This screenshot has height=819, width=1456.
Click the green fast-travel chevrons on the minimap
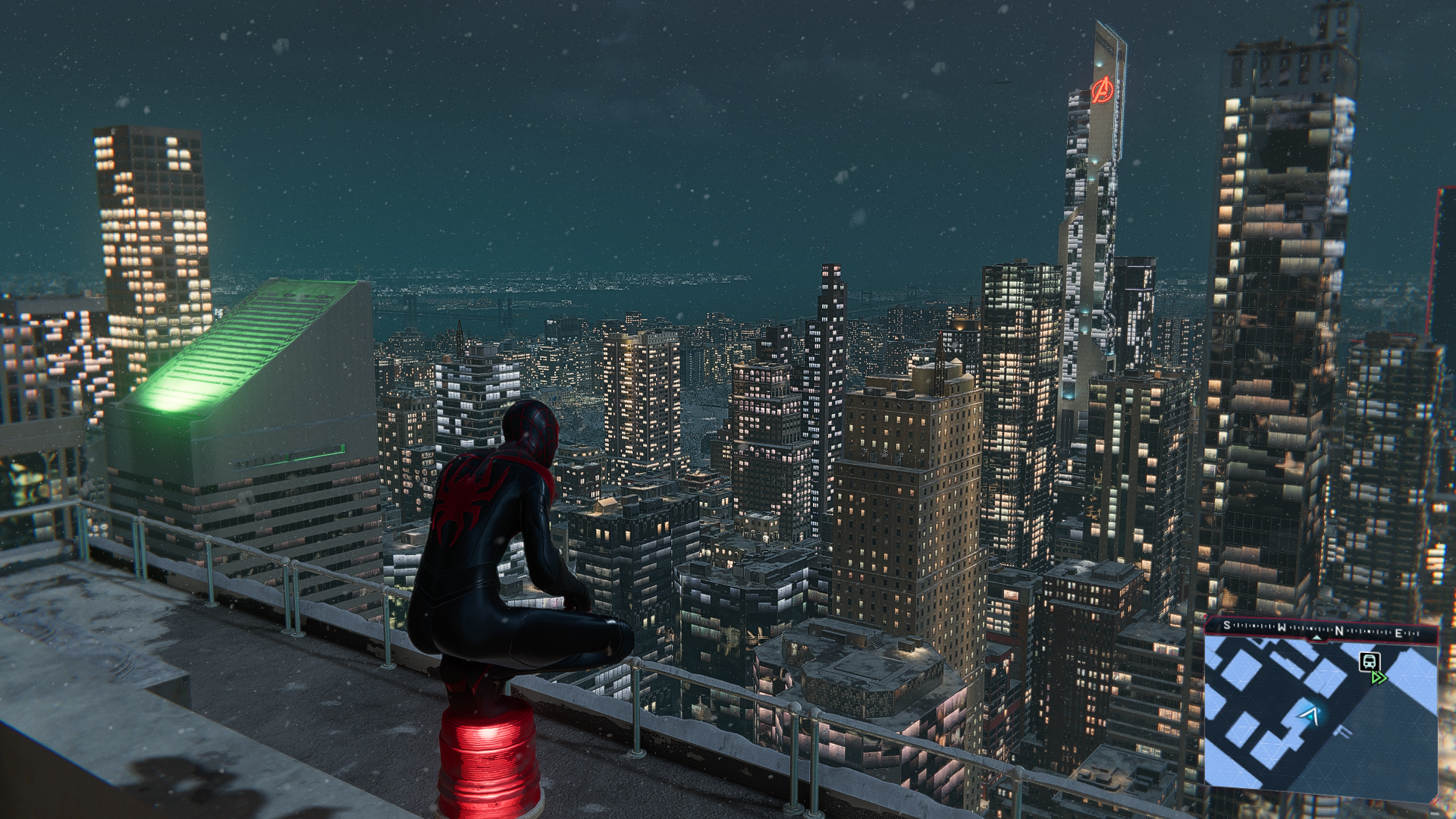pyautogui.click(x=1379, y=678)
